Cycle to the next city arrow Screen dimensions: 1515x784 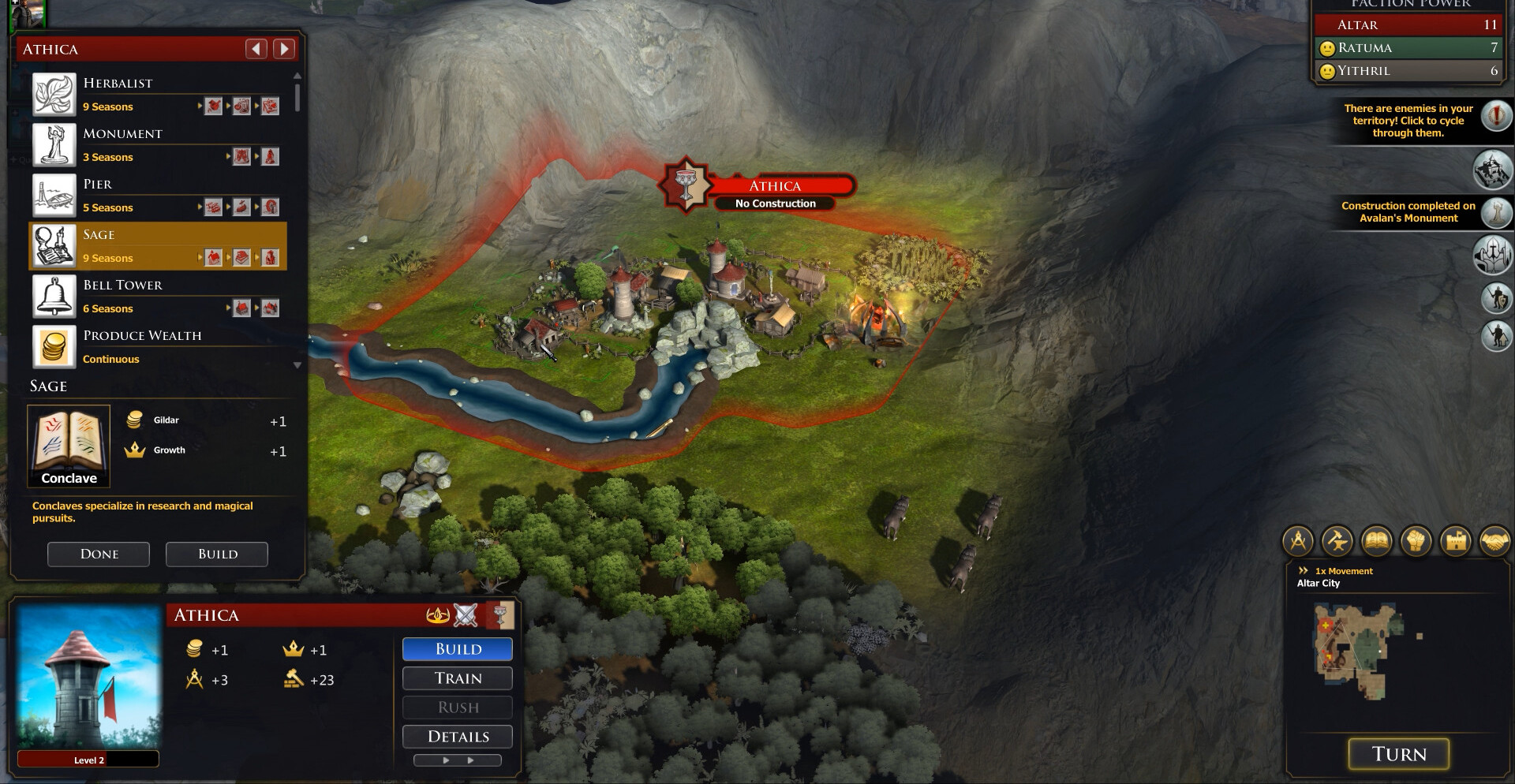(x=284, y=49)
